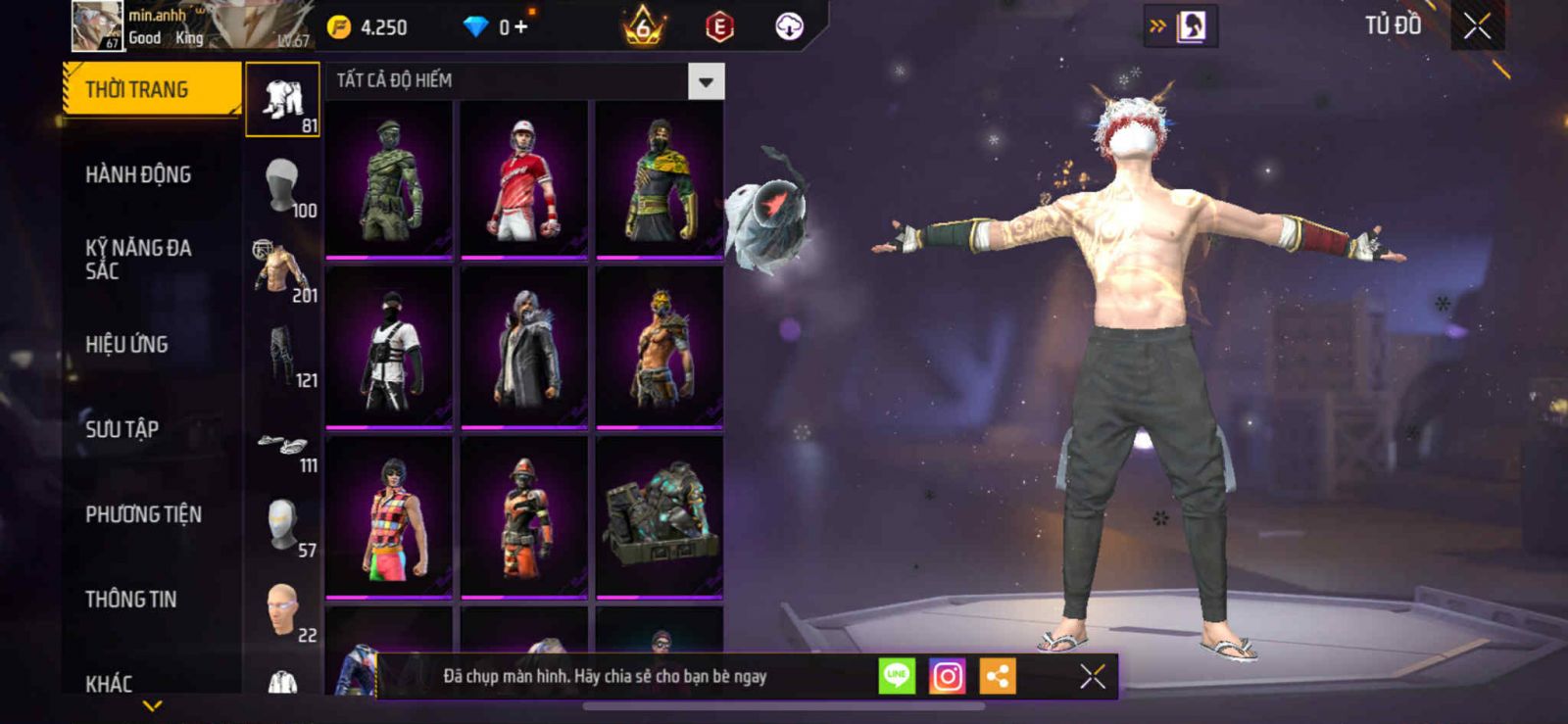Select the colorful checkered shirt outfit
Viewport: 1568px width, 724px height.
389,517
